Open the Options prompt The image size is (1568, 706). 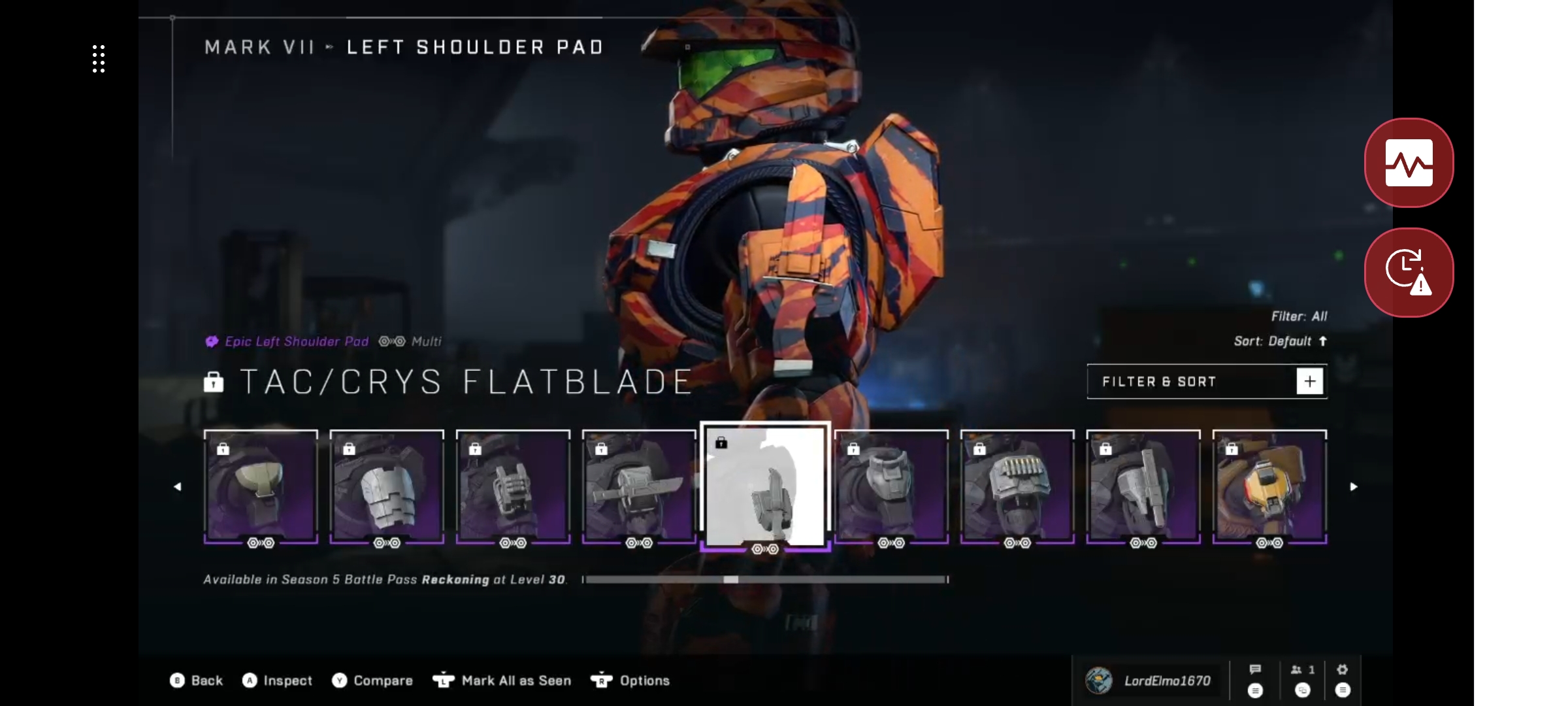click(x=630, y=681)
